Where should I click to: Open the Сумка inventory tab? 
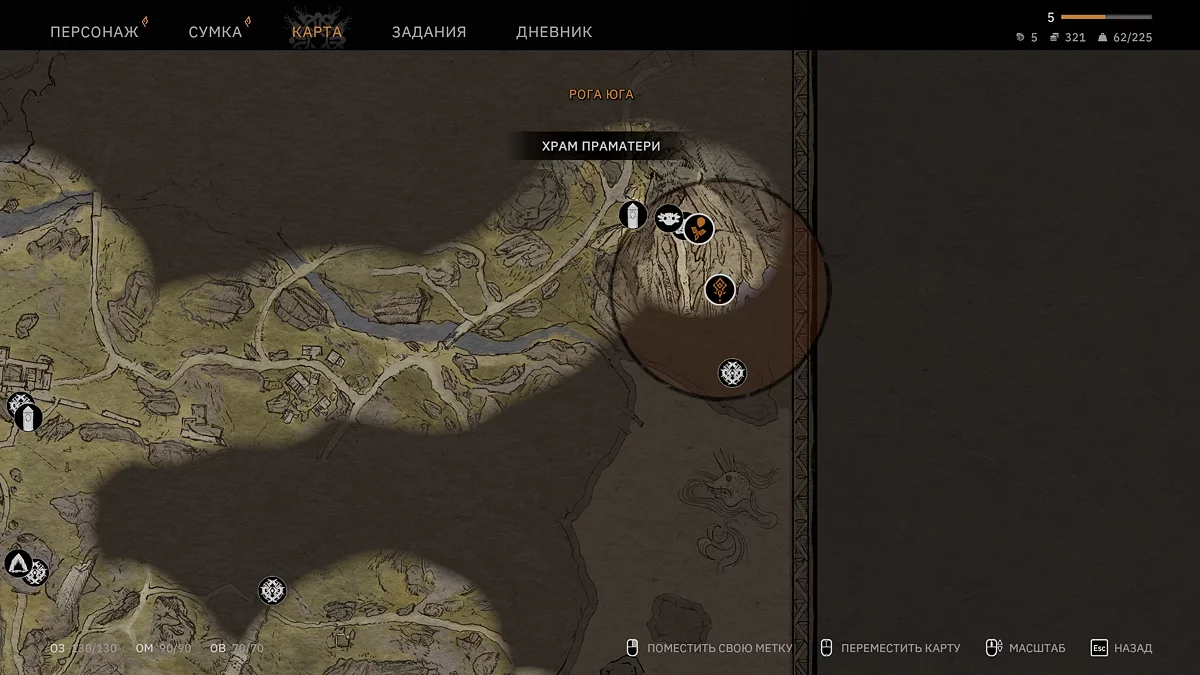[215, 32]
